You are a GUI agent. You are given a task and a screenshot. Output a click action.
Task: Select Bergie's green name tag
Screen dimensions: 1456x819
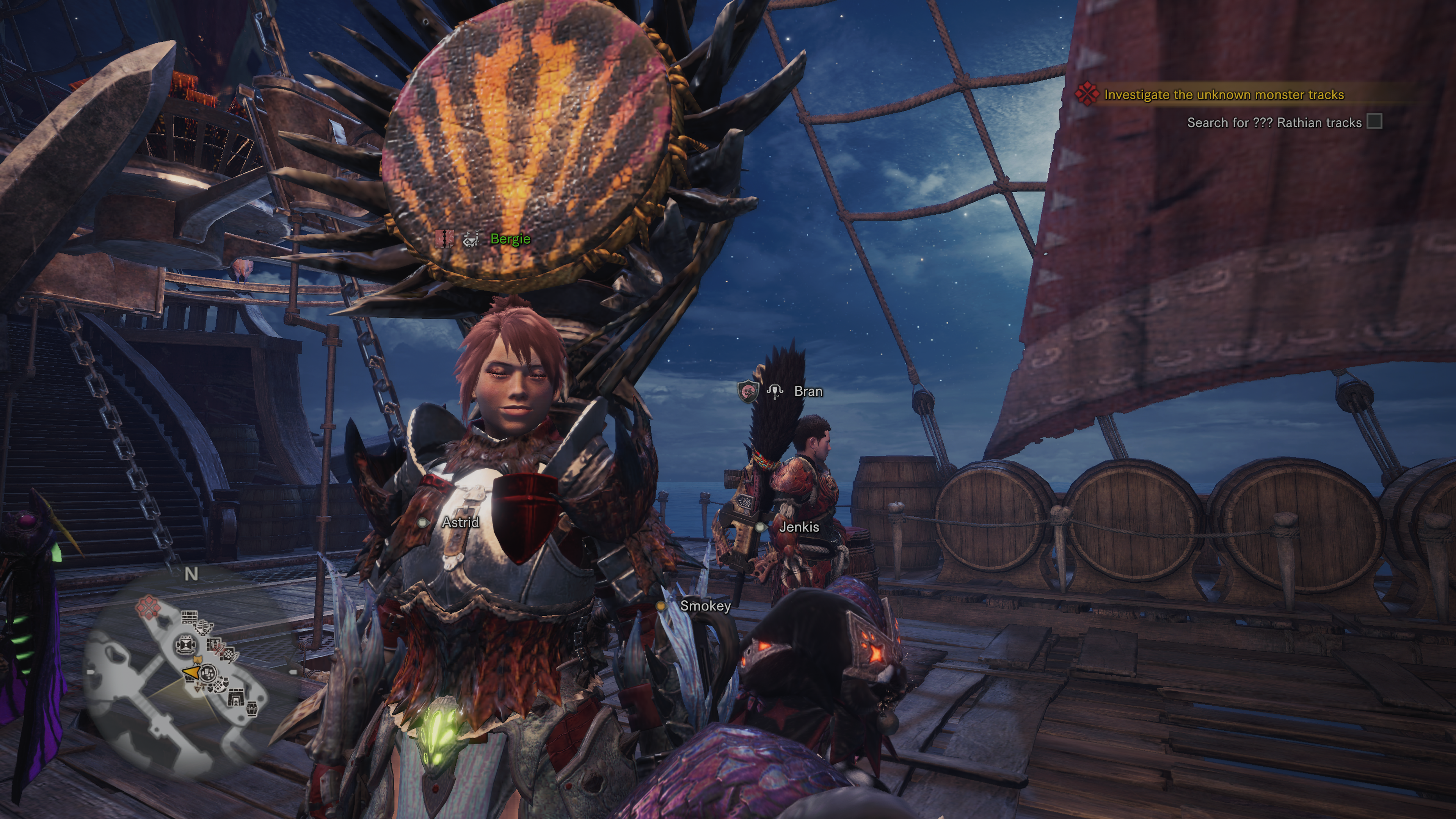(510, 239)
